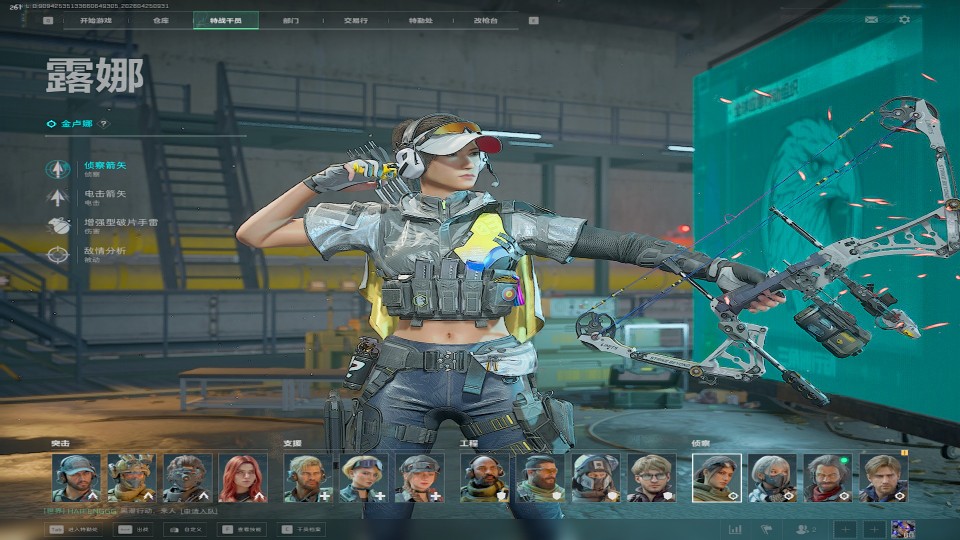Choose the gas-masked engineer operator portrait
Image resolution: width=960 pixels, height=540 pixels.
596,478
